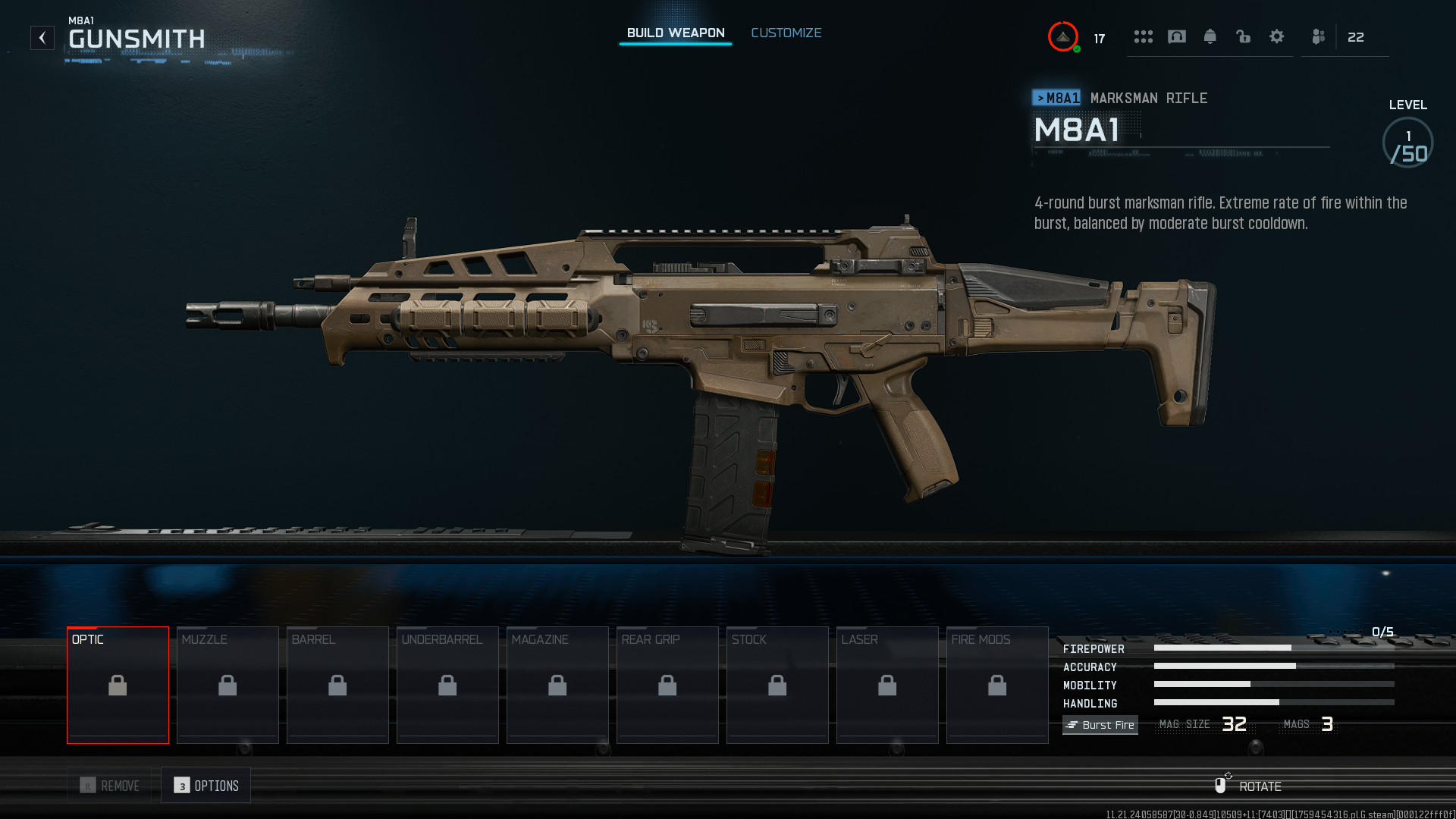Select the Build Weapon tab

(x=675, y=33)
